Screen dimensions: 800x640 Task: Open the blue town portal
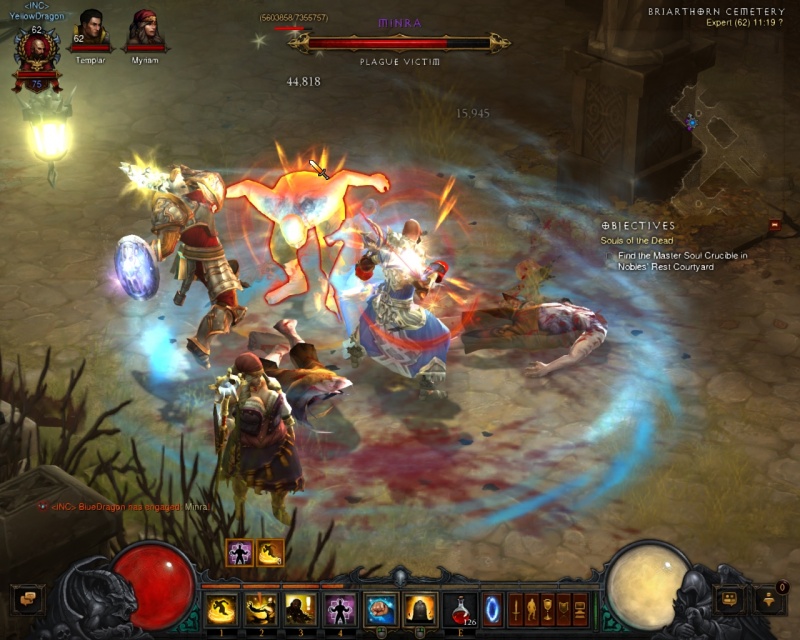pyautogui.click(x=493, y=608)
